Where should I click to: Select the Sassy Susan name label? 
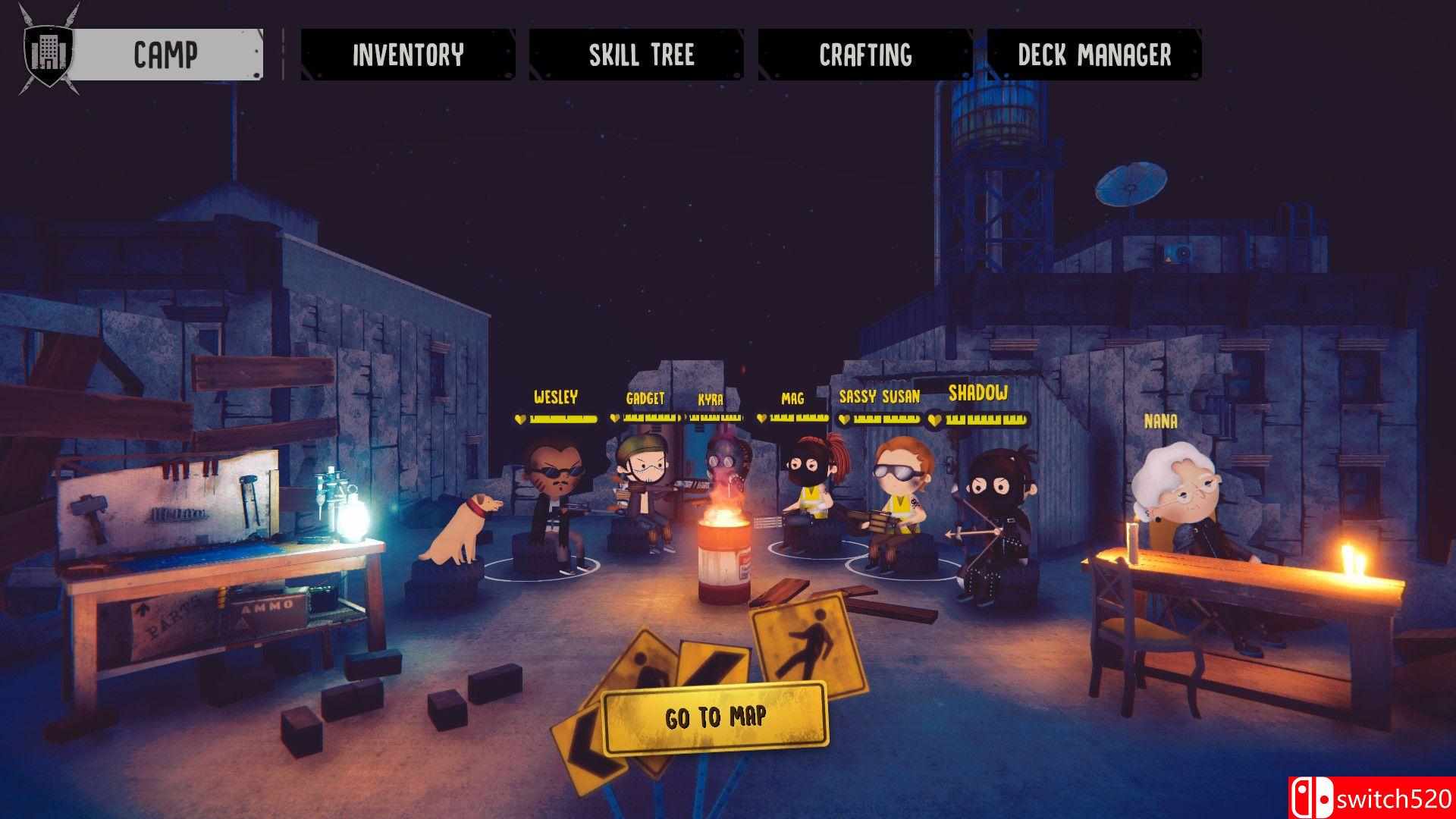(x=880, y=397)
